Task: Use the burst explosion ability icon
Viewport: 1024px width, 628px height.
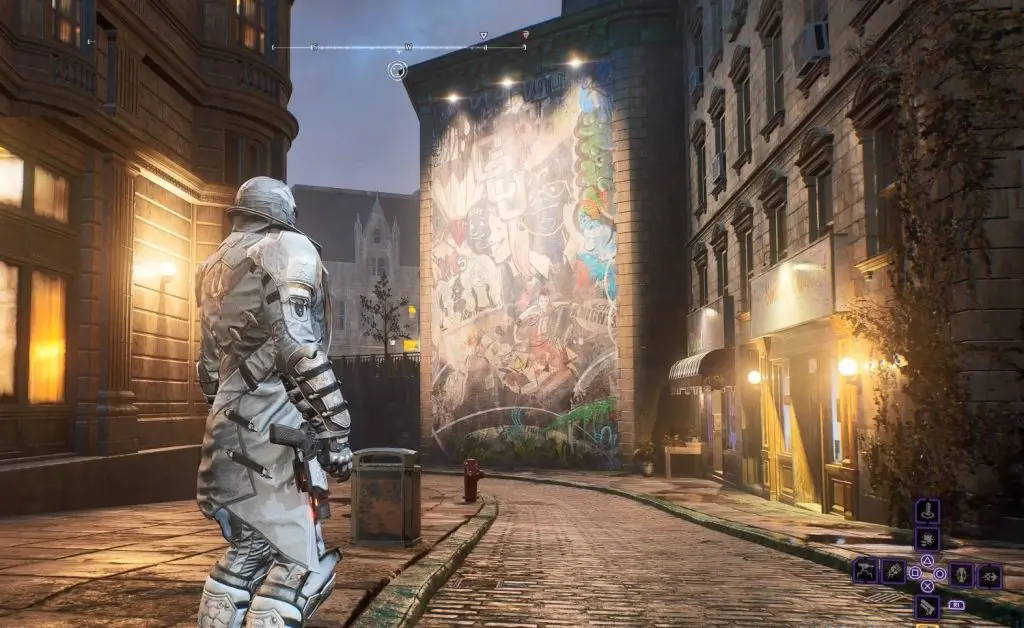Action: click(927, 540)
